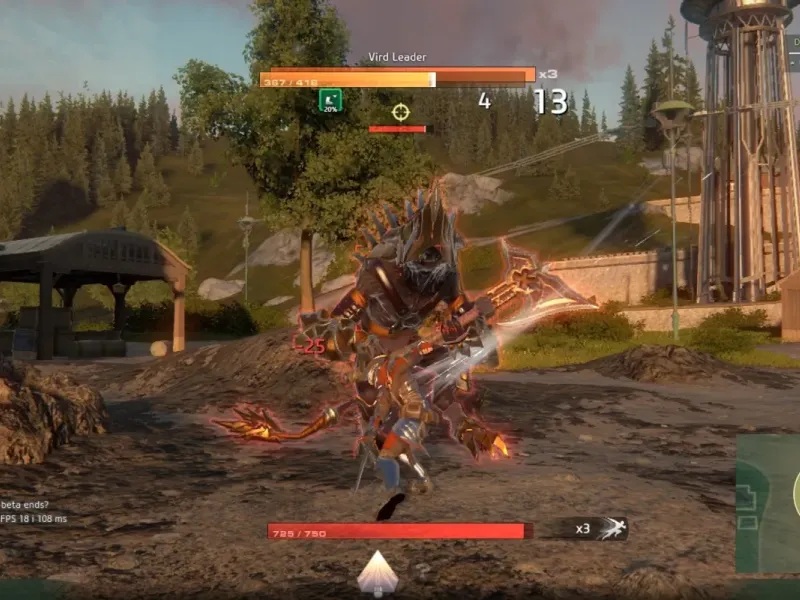Click the green 20% debuff icon
This screenshot has width=800, height=600.
coord(329,100)
